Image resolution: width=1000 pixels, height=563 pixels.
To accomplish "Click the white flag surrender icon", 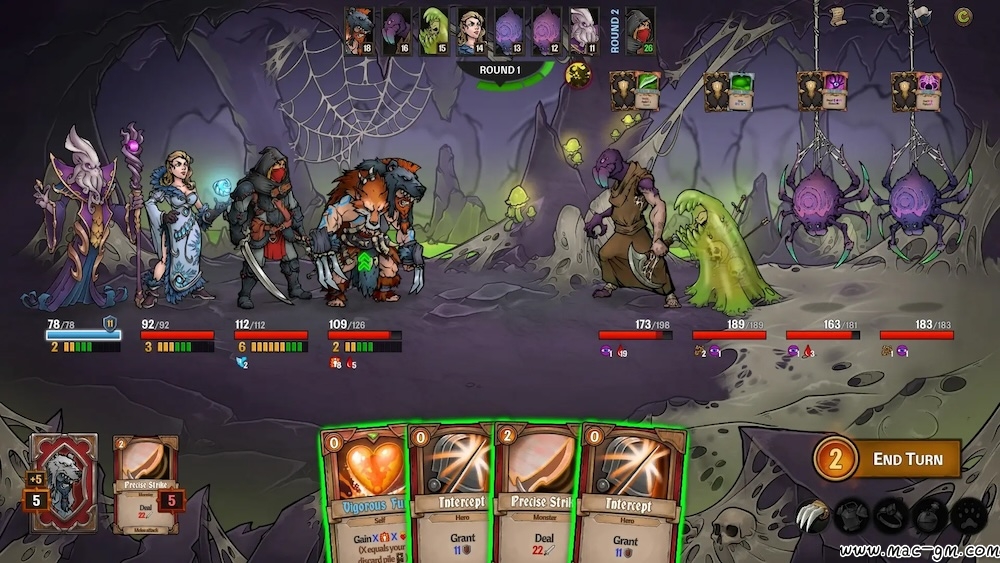I will [921, 15].
